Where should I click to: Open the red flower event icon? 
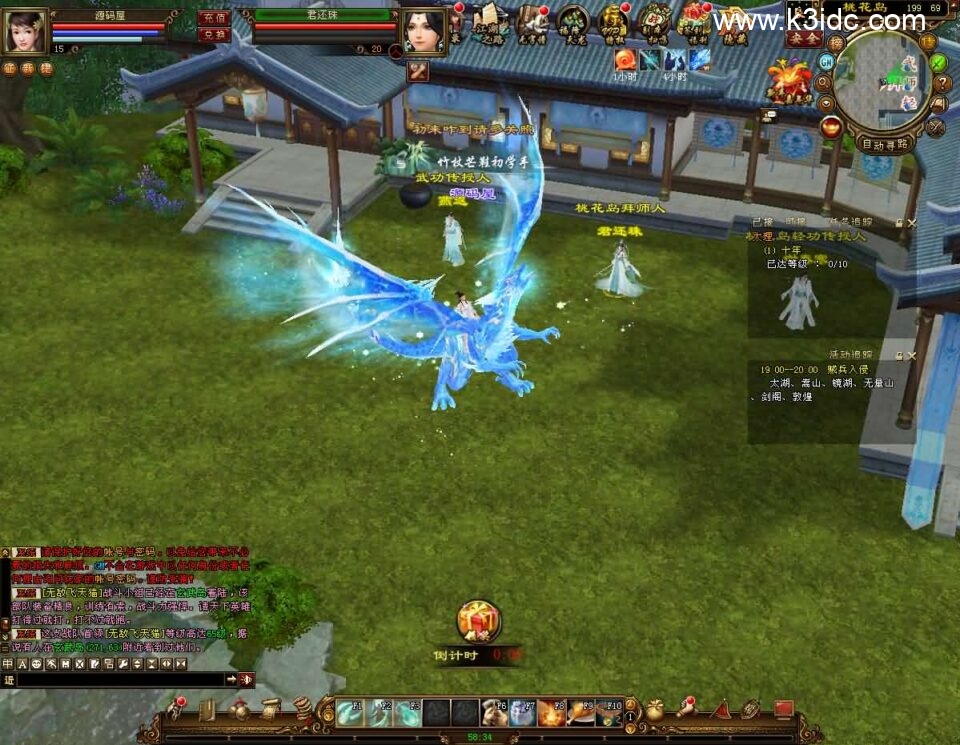pos(790,78)
